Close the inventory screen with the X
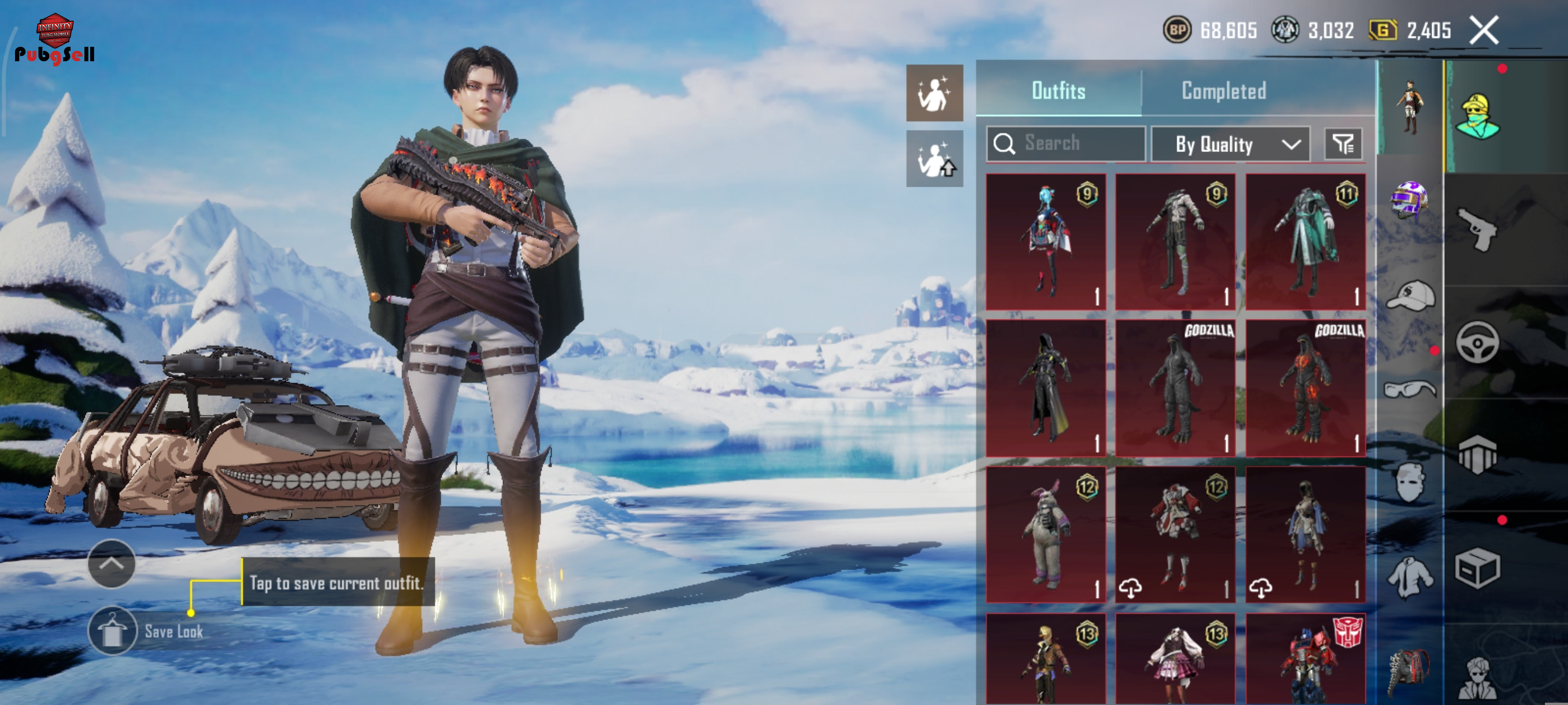 pos(1484,31)
